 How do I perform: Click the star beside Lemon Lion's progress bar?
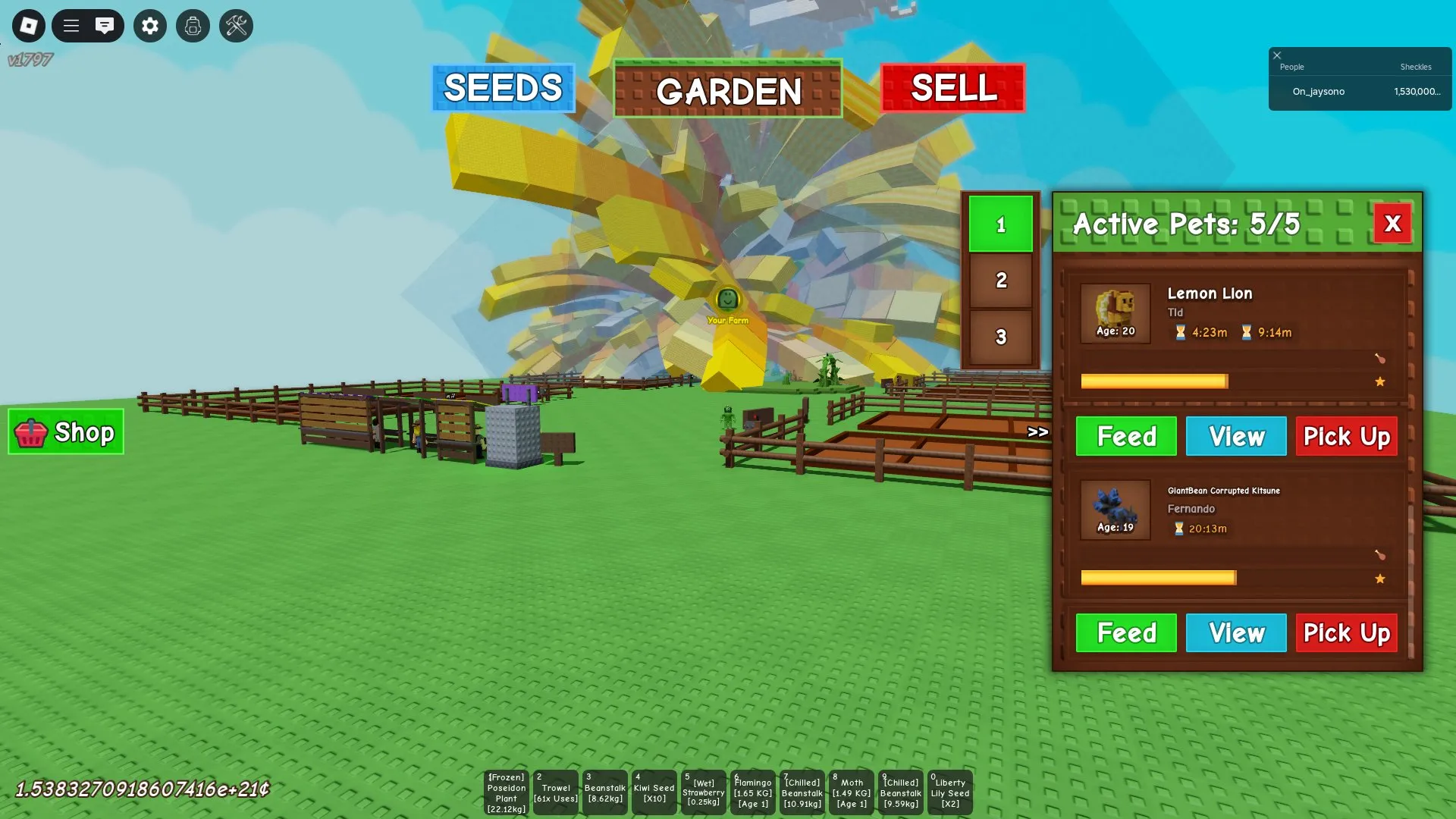[1380, 381]
